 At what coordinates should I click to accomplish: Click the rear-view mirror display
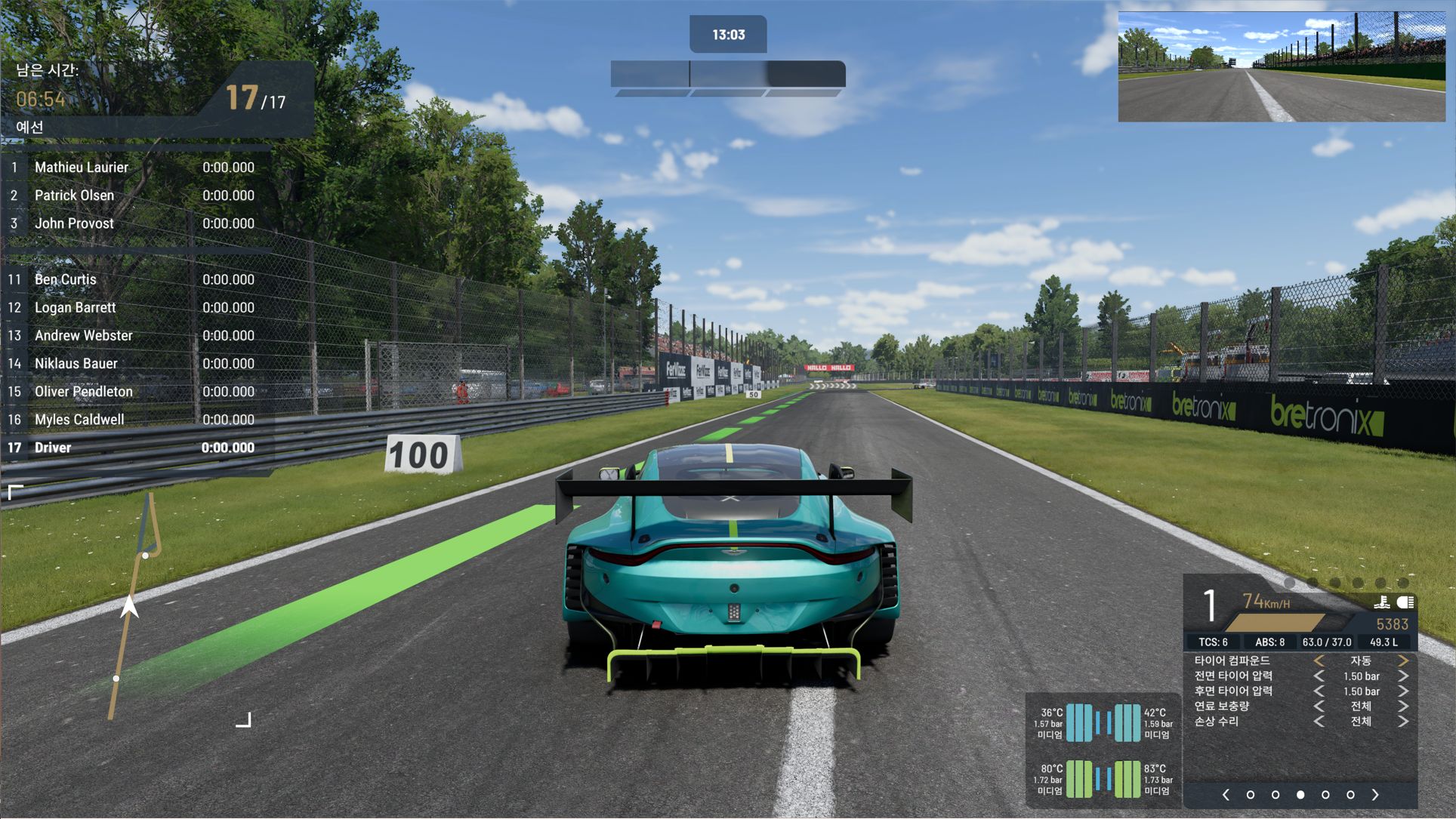(x=1282, y=66)
